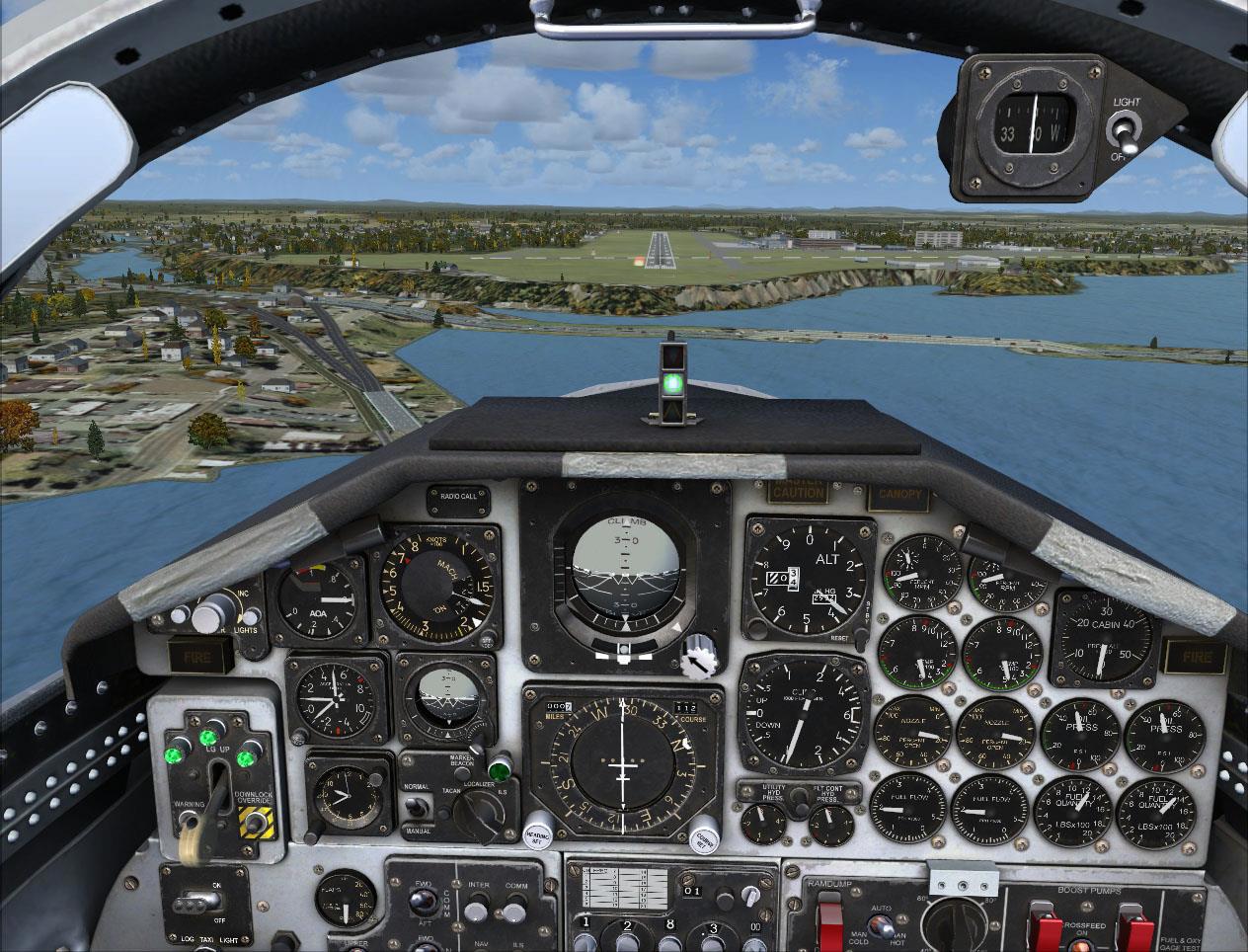Push the DOWNLOCK OVERRIDE button
1248x952 pixels.
tap(255, 823)
